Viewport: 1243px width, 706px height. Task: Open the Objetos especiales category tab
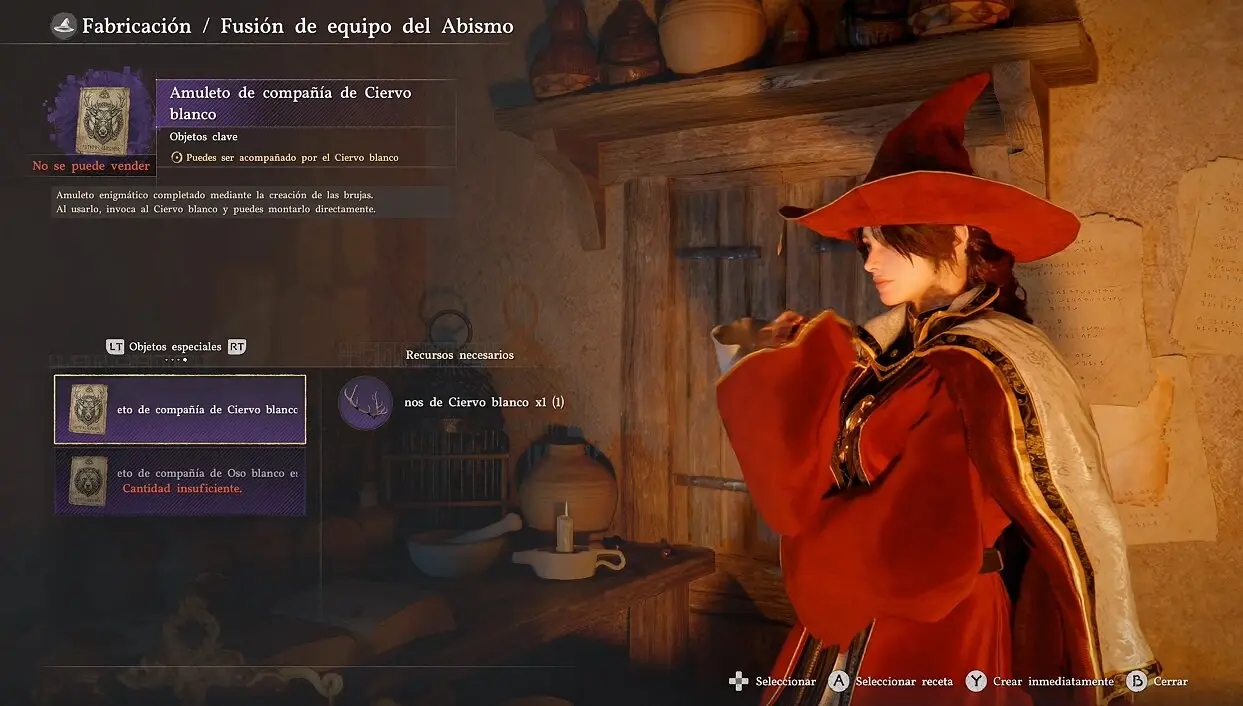175,347
